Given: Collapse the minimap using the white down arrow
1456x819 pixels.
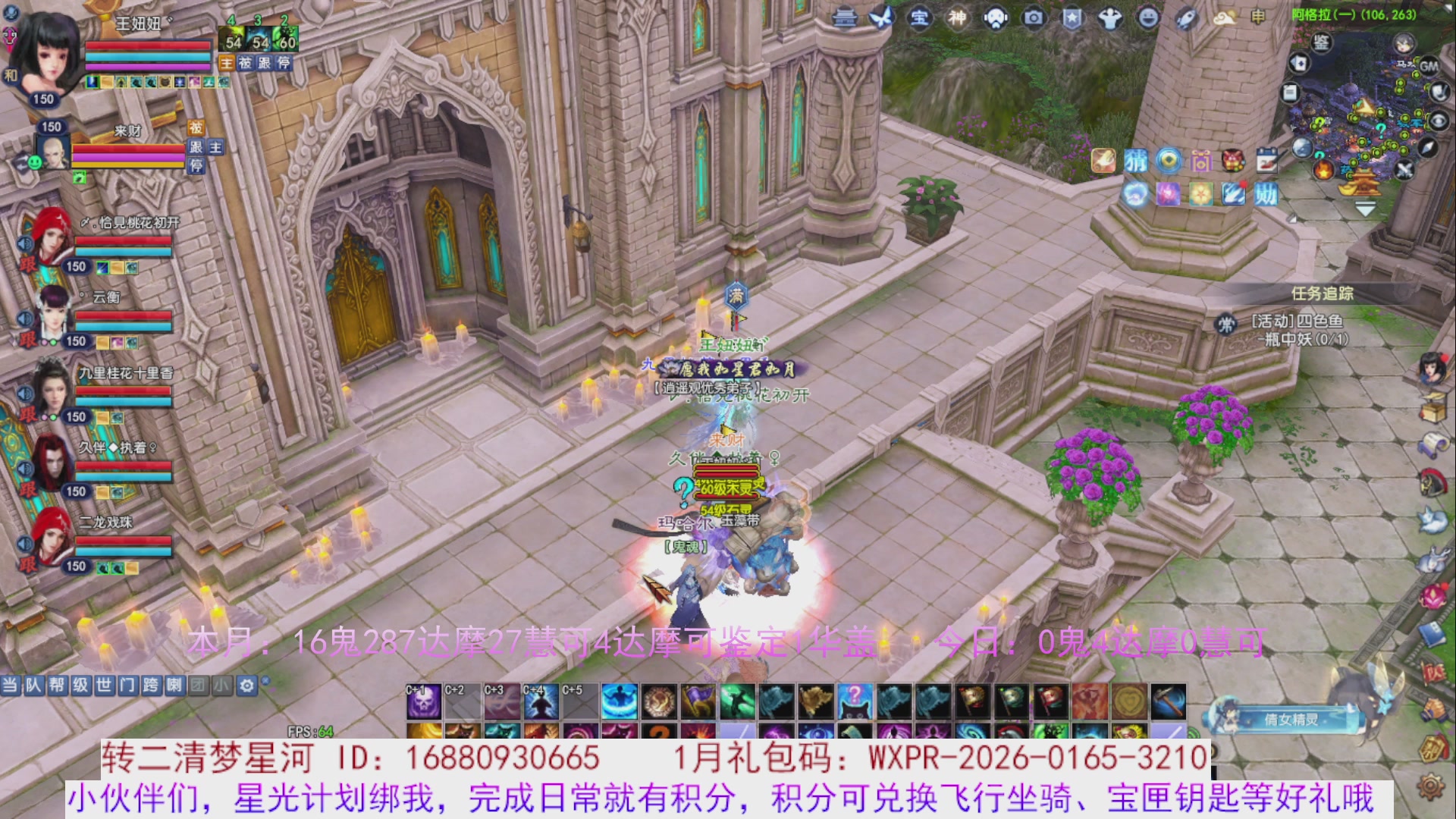Looking at the screenshot, I should tap(1365, 209).
